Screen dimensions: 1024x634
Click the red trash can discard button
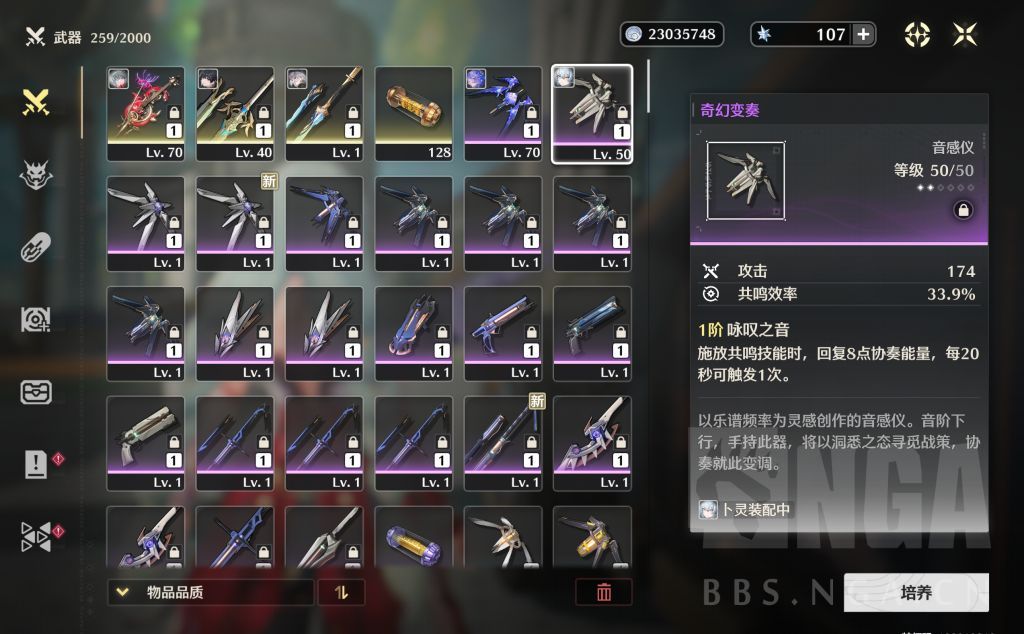tap(604, 592)
